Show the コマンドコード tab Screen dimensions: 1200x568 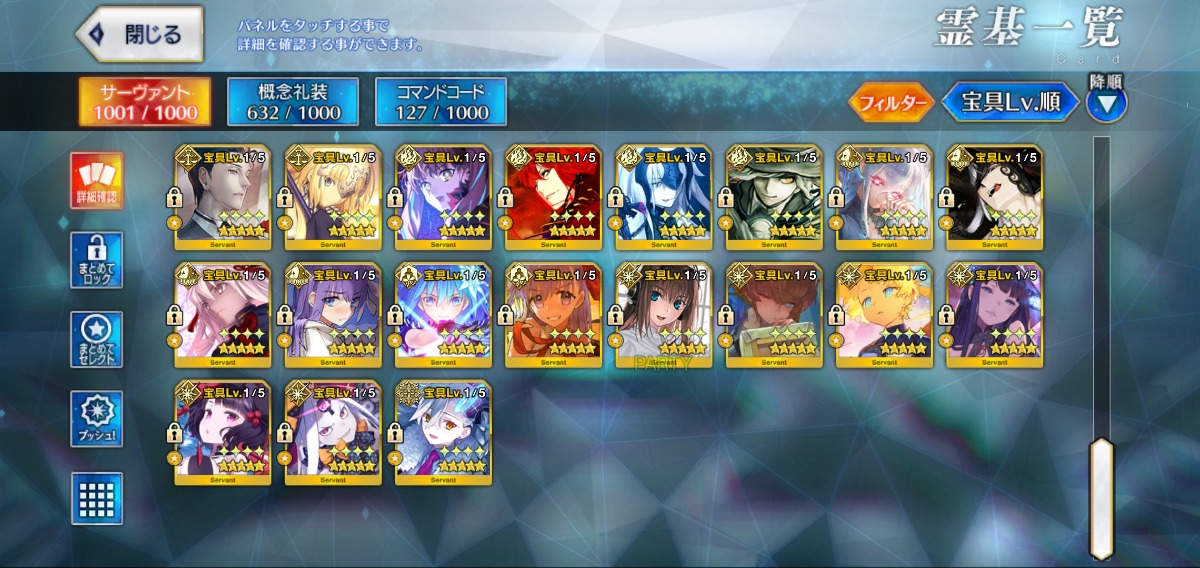tap(440, 101)
